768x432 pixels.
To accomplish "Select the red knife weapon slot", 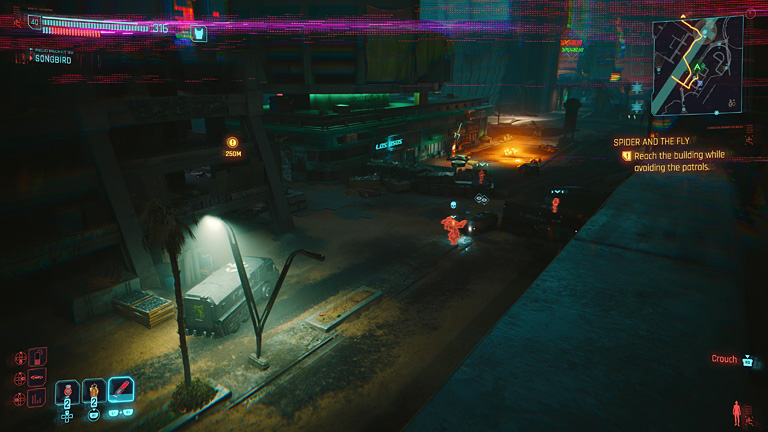I will (x=121, y=390).
